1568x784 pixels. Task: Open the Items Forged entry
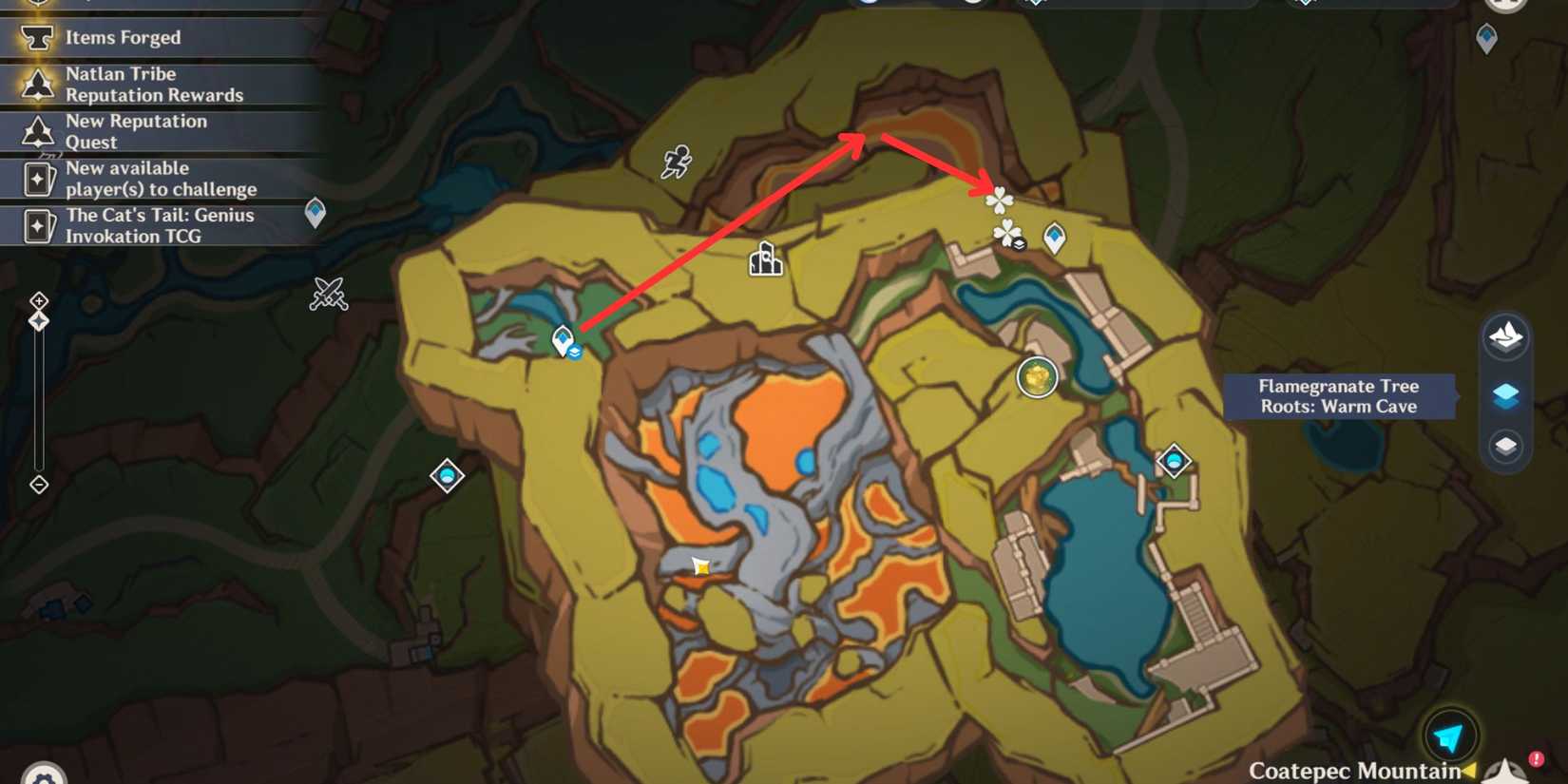(x=122, y=37)
